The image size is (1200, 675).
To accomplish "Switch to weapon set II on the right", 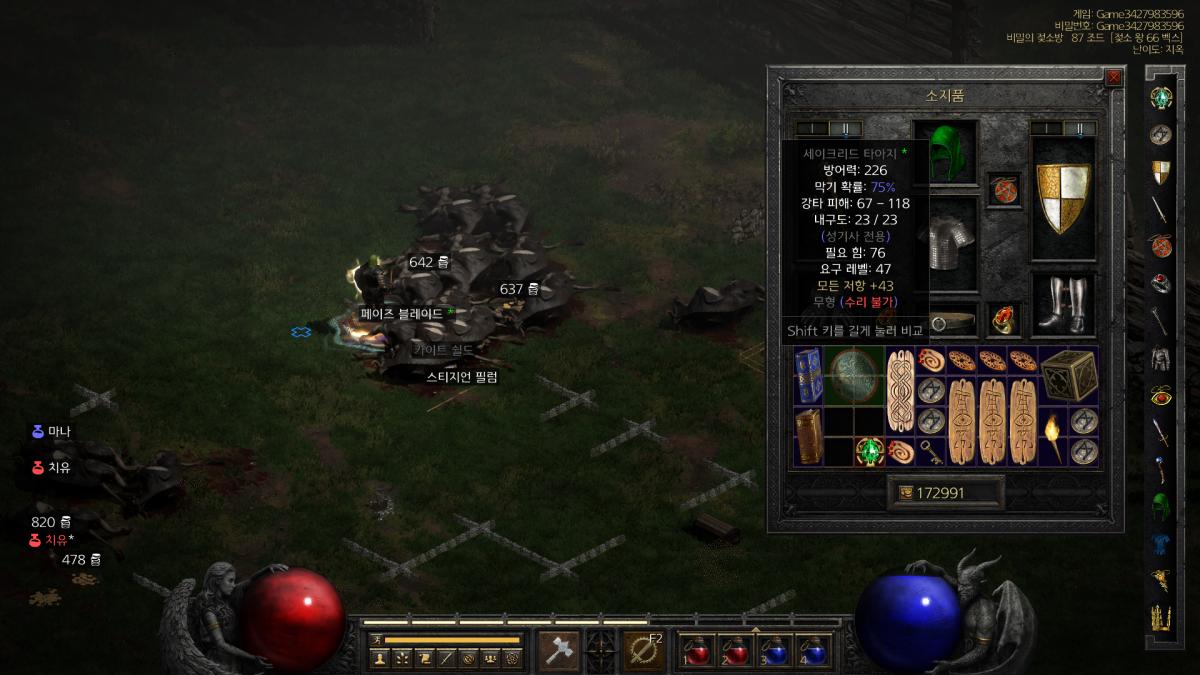I will click(x=1080, y=128).
